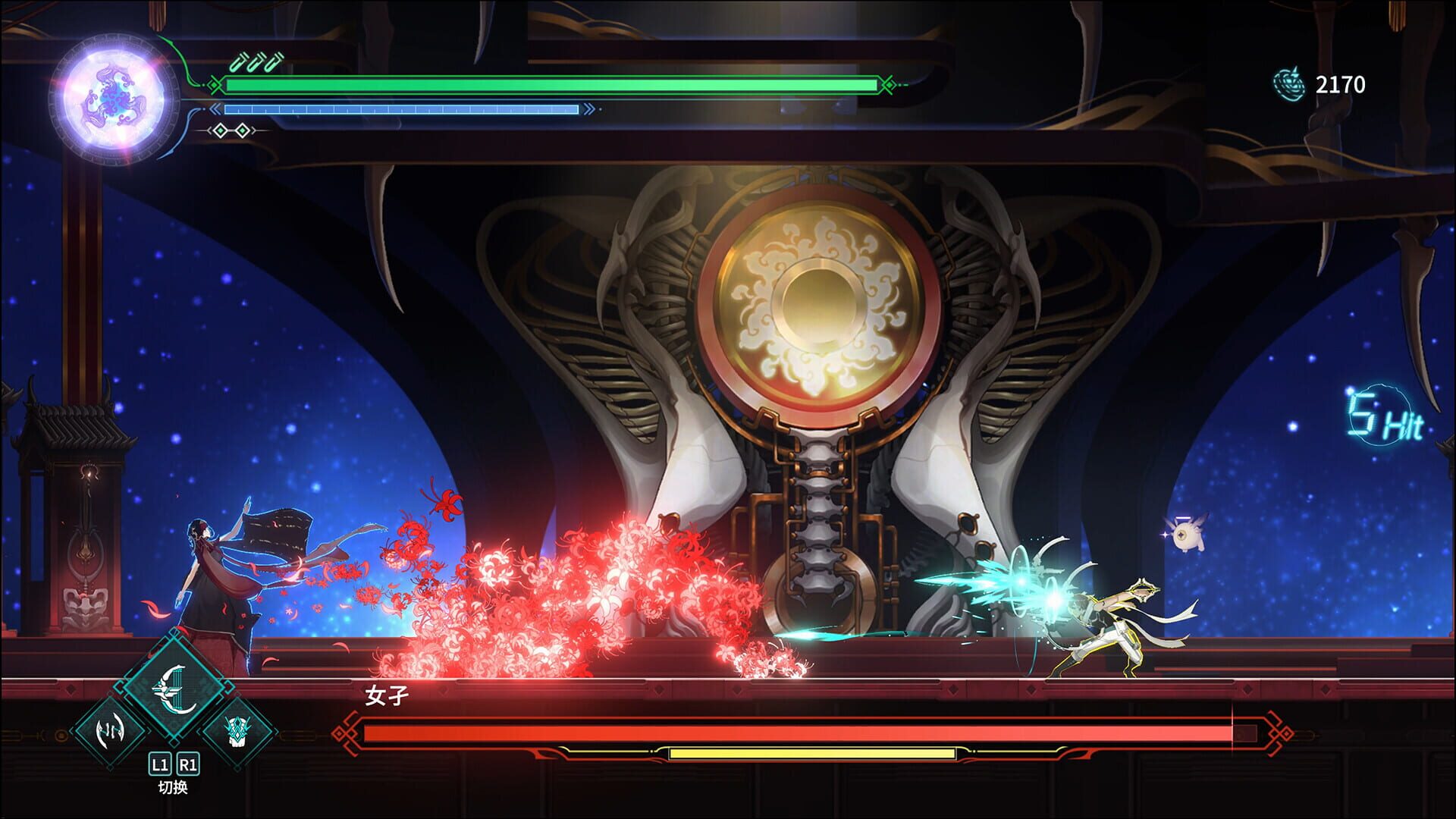The width and height of the screenshot is (1456, 819).
Task: Expand the right-pointing chevron after the diamond pips
Action: (x=253, y=130)
